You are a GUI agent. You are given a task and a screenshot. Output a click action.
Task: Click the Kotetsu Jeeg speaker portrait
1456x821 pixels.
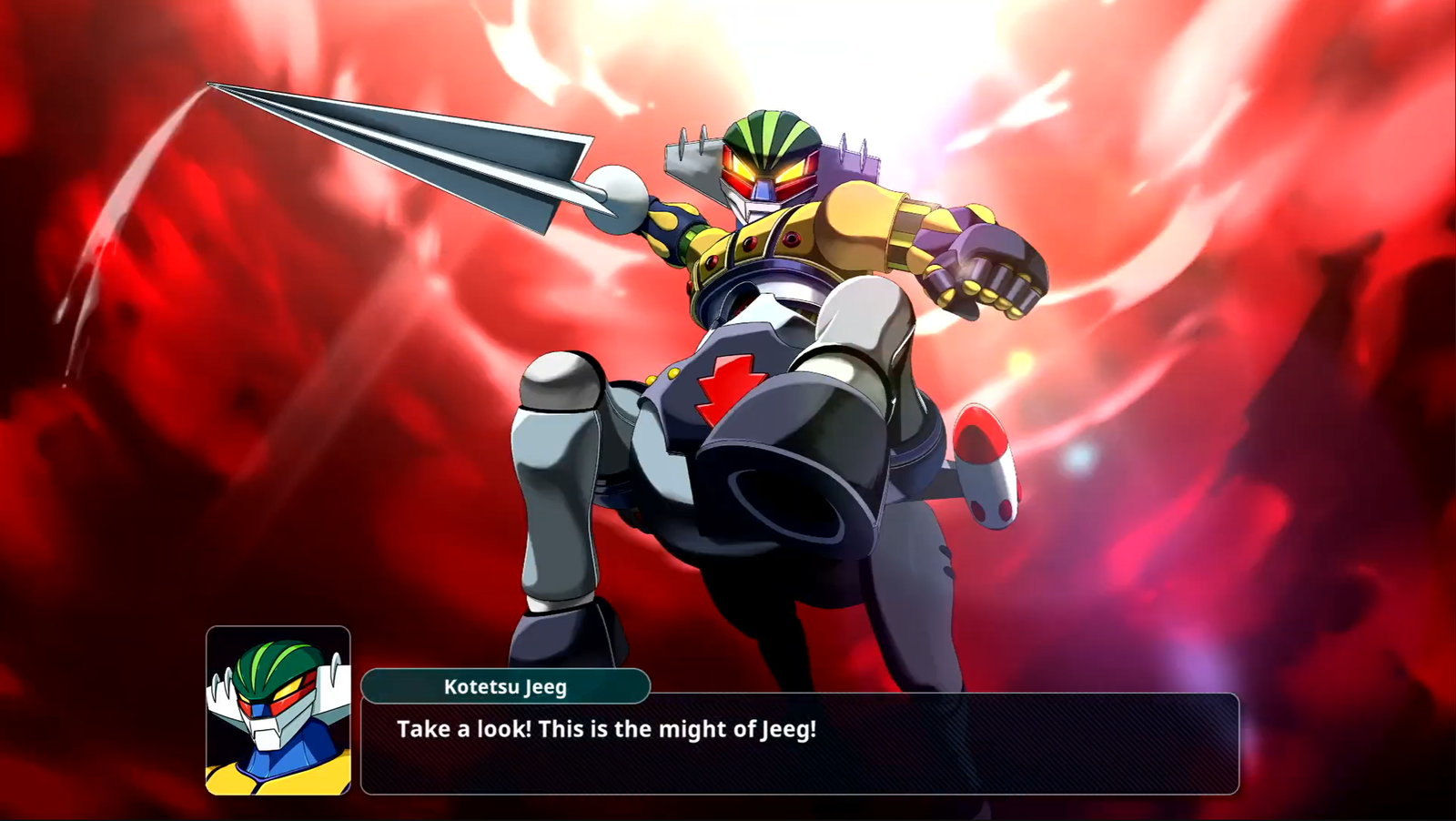278,710
